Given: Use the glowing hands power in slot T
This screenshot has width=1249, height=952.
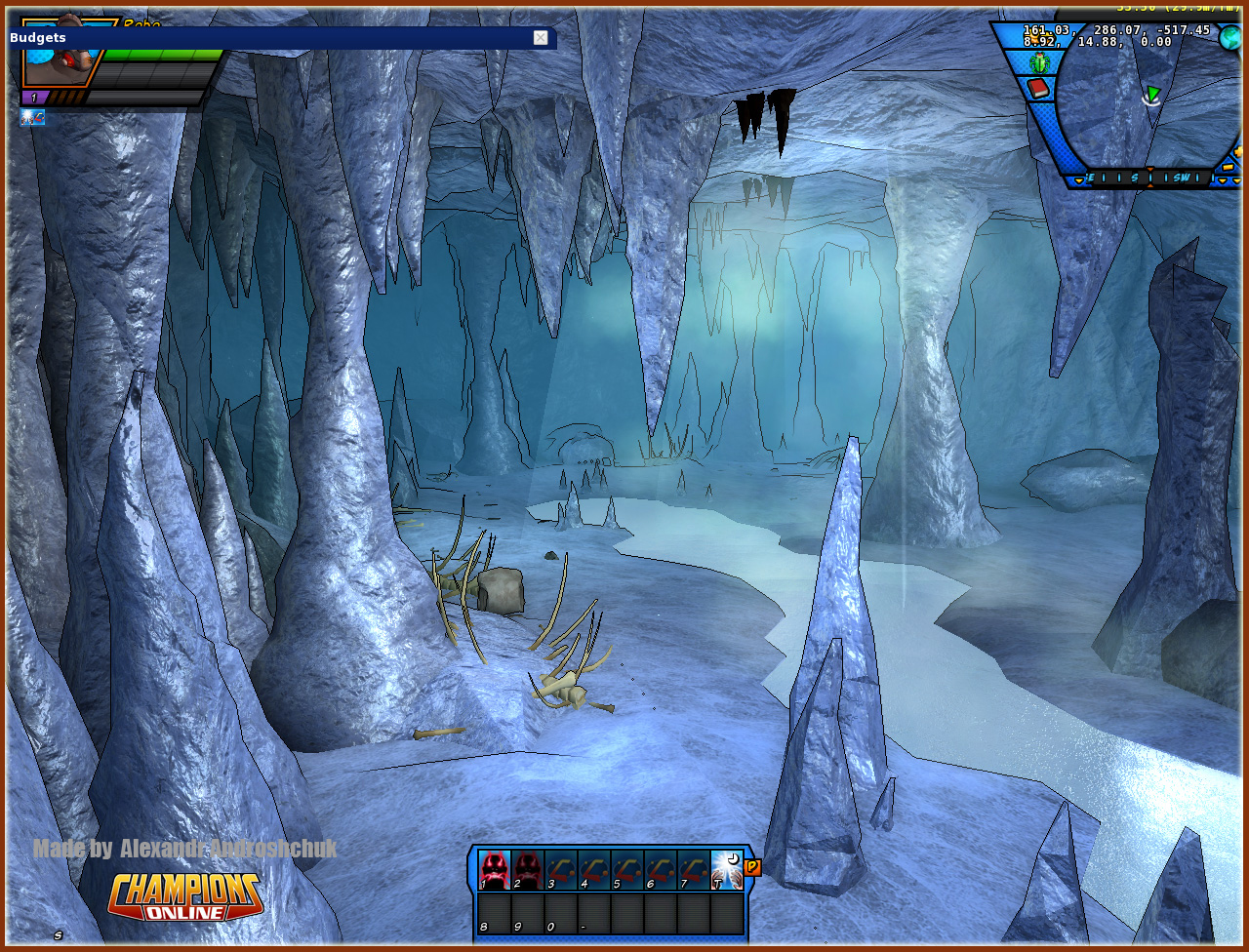Looking at the screenshot, I should (x=727, y=869).
